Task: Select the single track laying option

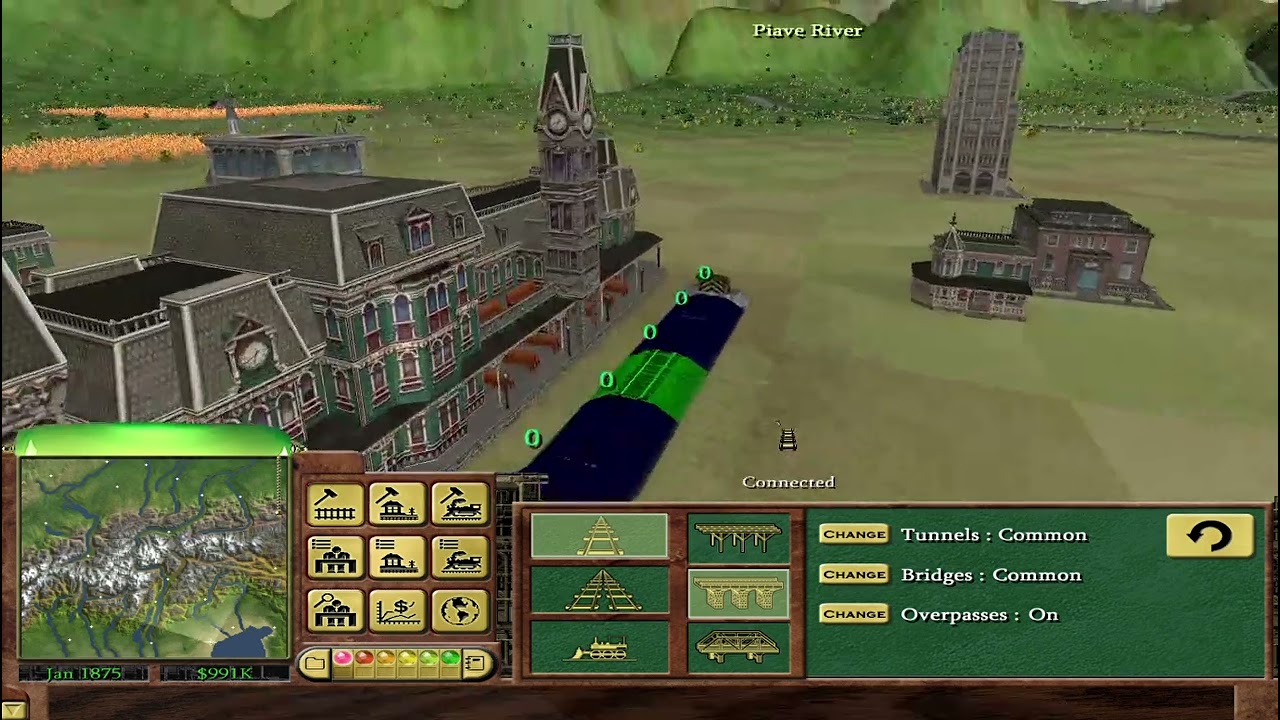Action: pyautogui.click(x=600, y=533)
